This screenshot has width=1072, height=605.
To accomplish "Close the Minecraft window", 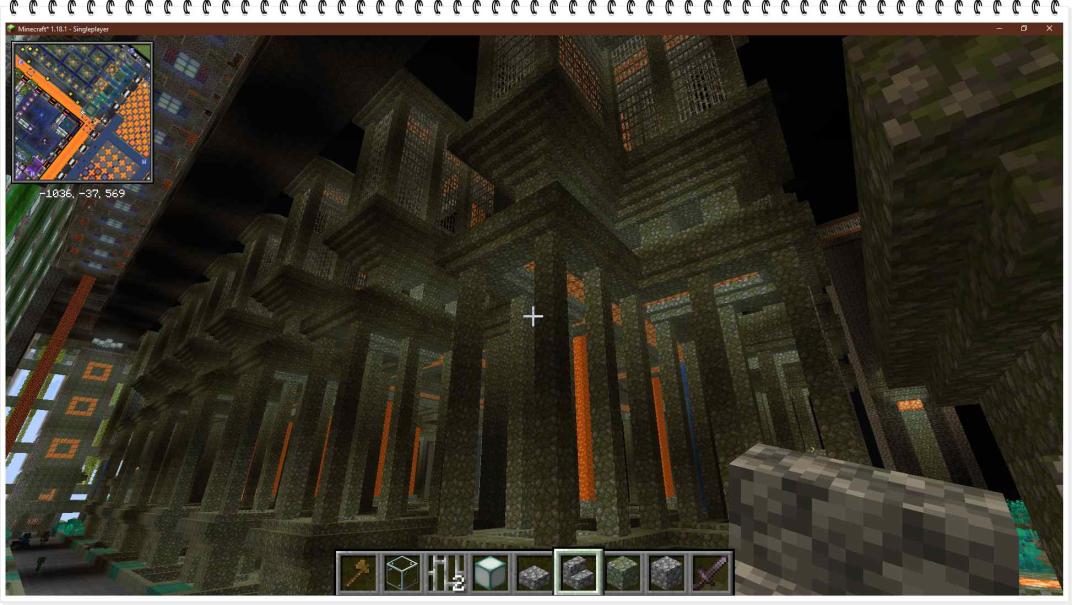I will coord(1049,29).
